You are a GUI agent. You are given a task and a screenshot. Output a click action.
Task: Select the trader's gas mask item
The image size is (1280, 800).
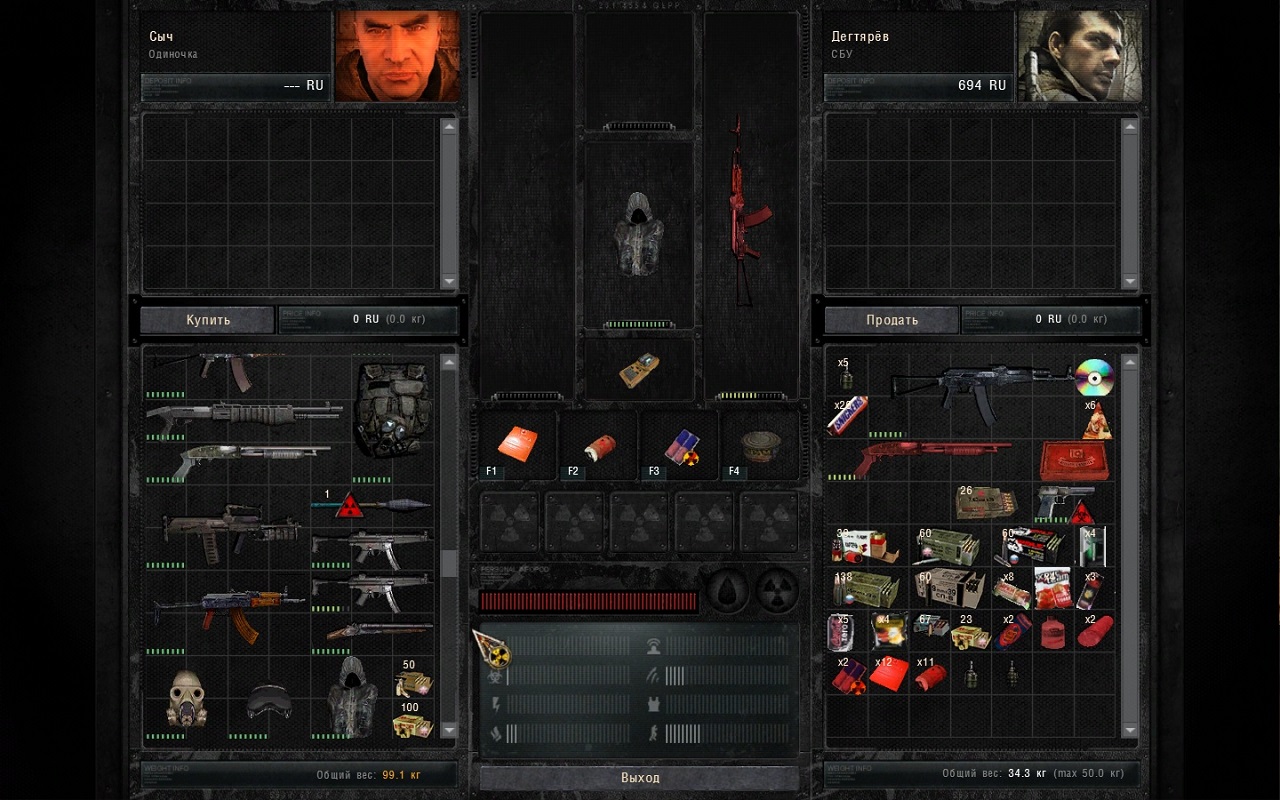pyautogui.click(x=186, y=696)
